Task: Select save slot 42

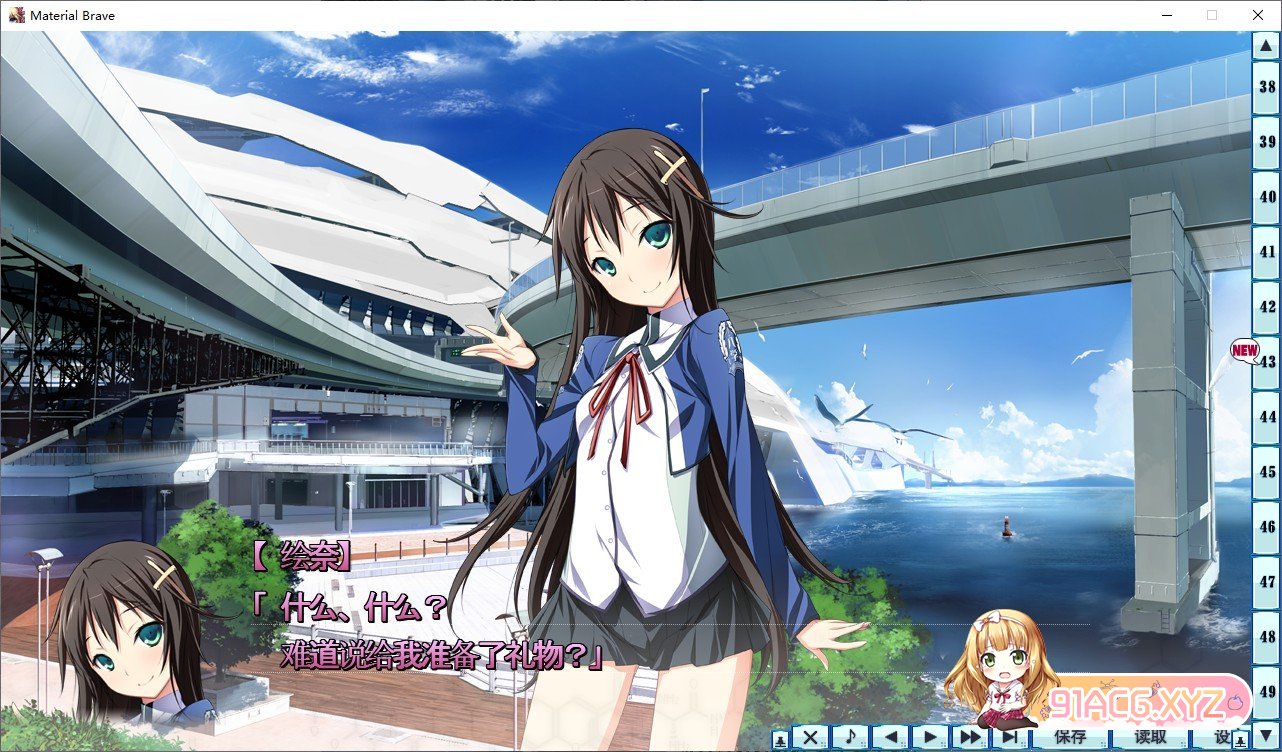Action: (x=1267, y=307)
